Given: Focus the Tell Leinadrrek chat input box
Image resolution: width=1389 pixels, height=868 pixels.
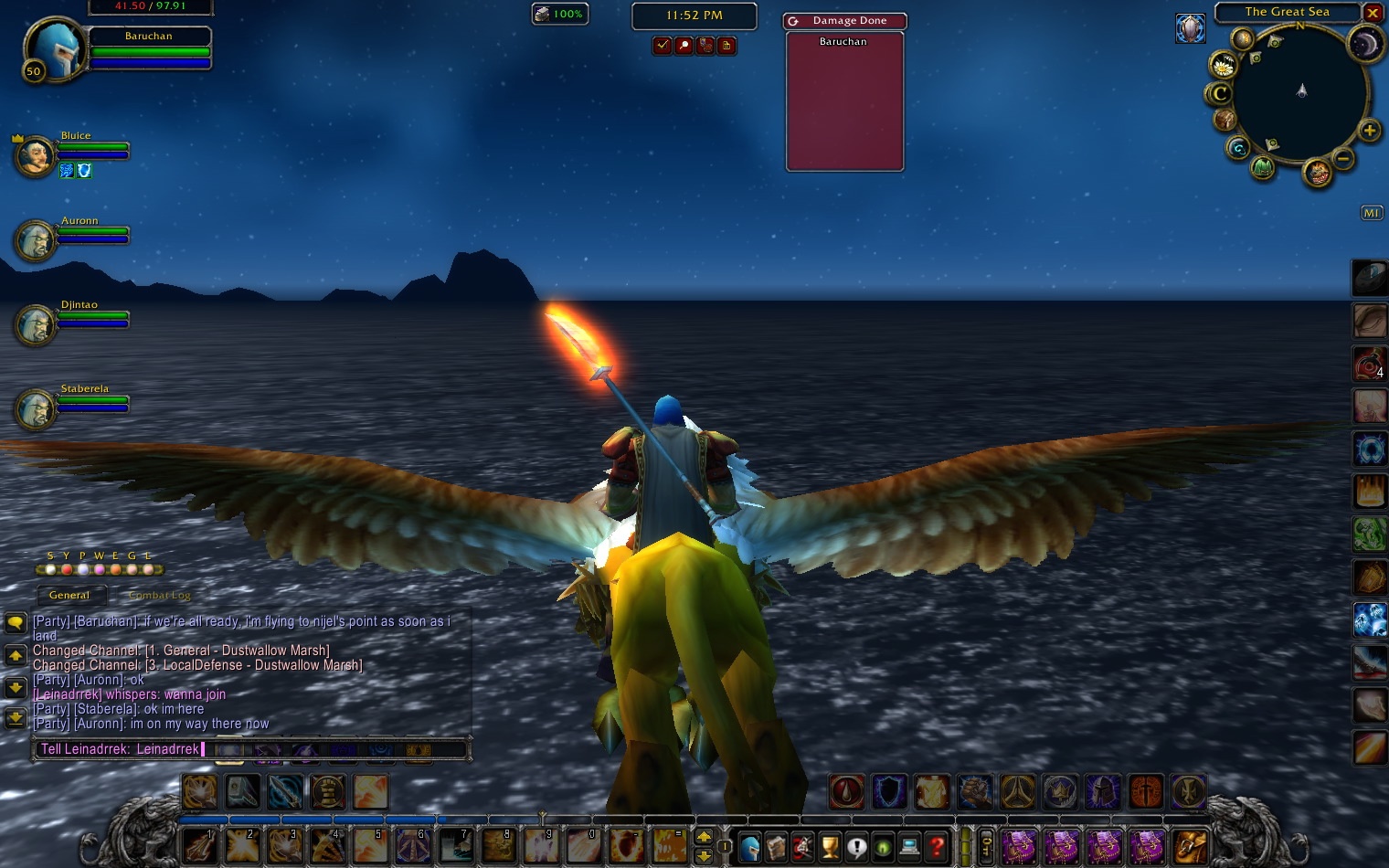Looking at the screenshot, I should click(251, 749).
